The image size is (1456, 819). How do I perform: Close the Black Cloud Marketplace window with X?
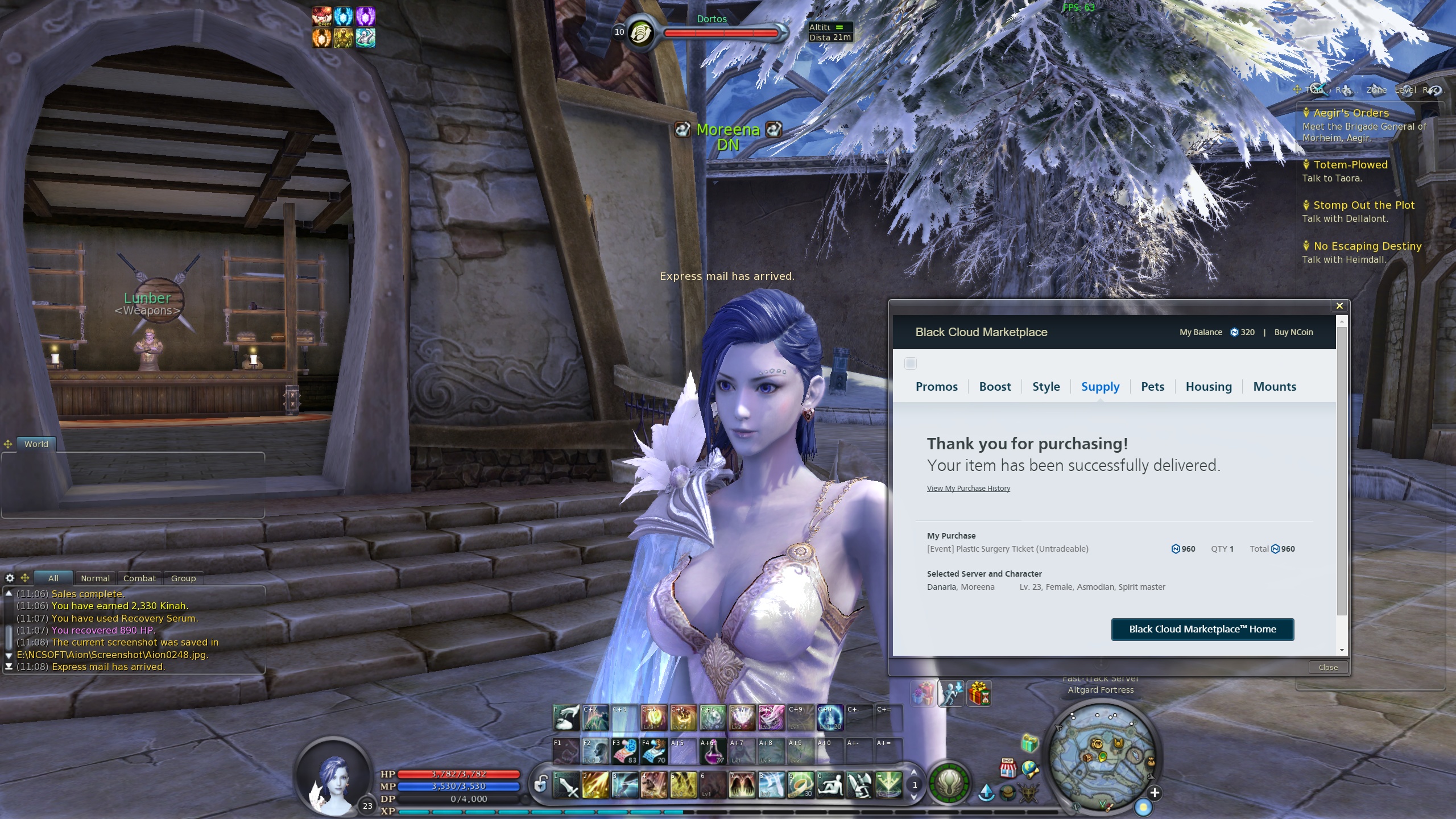(x=1339, y=306)
